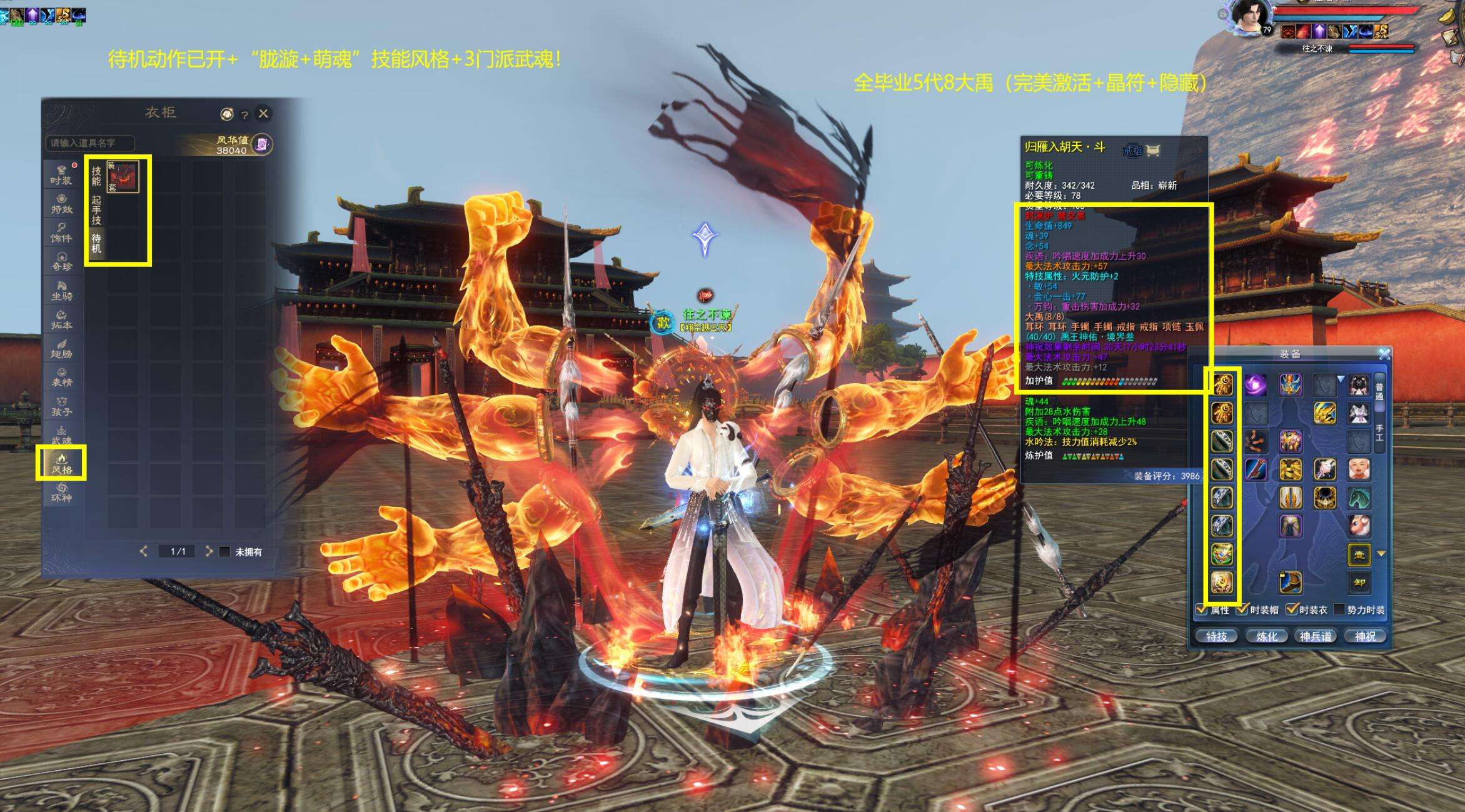Select the green horse mount equipment slot
This screenshot has width=1465, height=812.
coord(1358,498)
